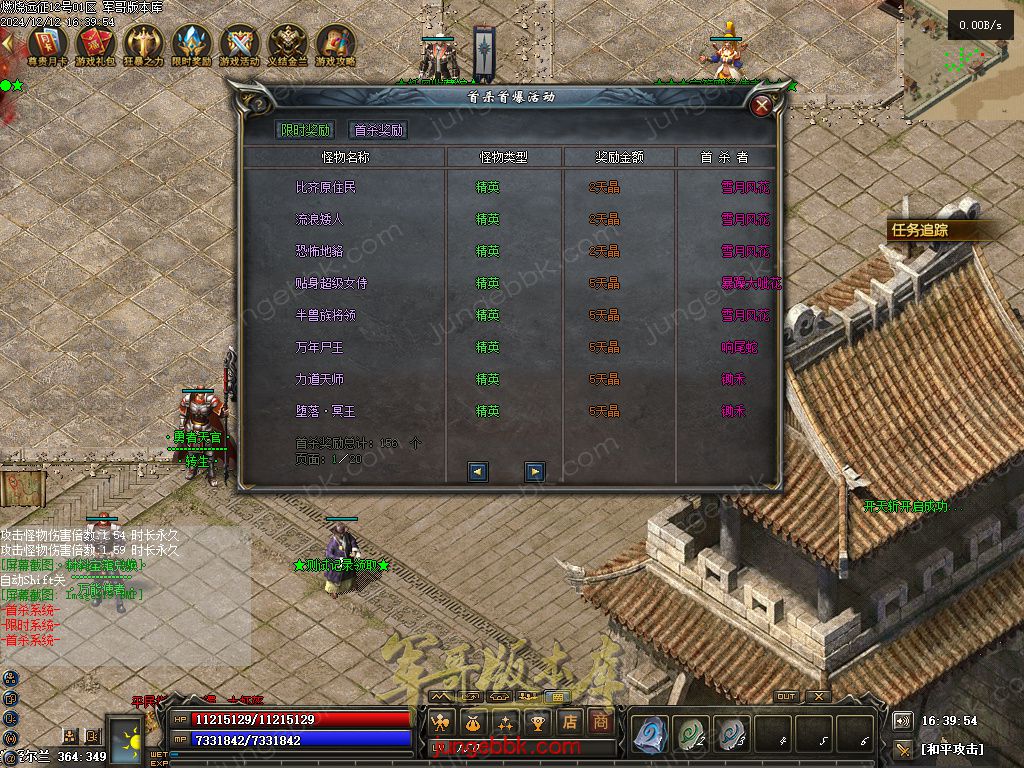Open the 游戏礼包 gift pack icon
The image size is (1024, 768).
(x=94, y=43)
